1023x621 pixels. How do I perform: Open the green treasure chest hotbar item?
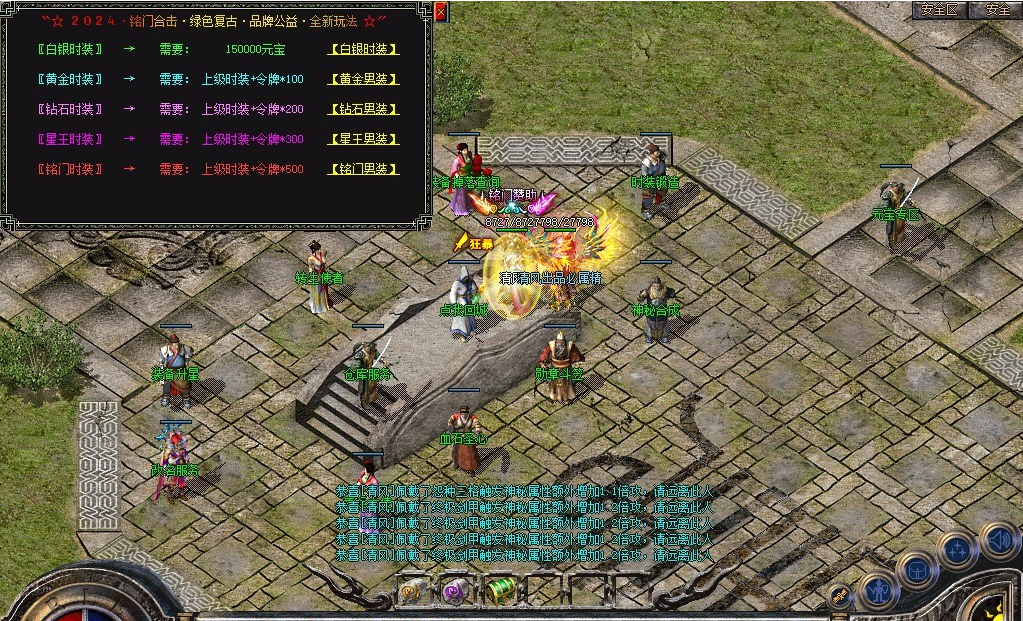[x=500, y=590]
